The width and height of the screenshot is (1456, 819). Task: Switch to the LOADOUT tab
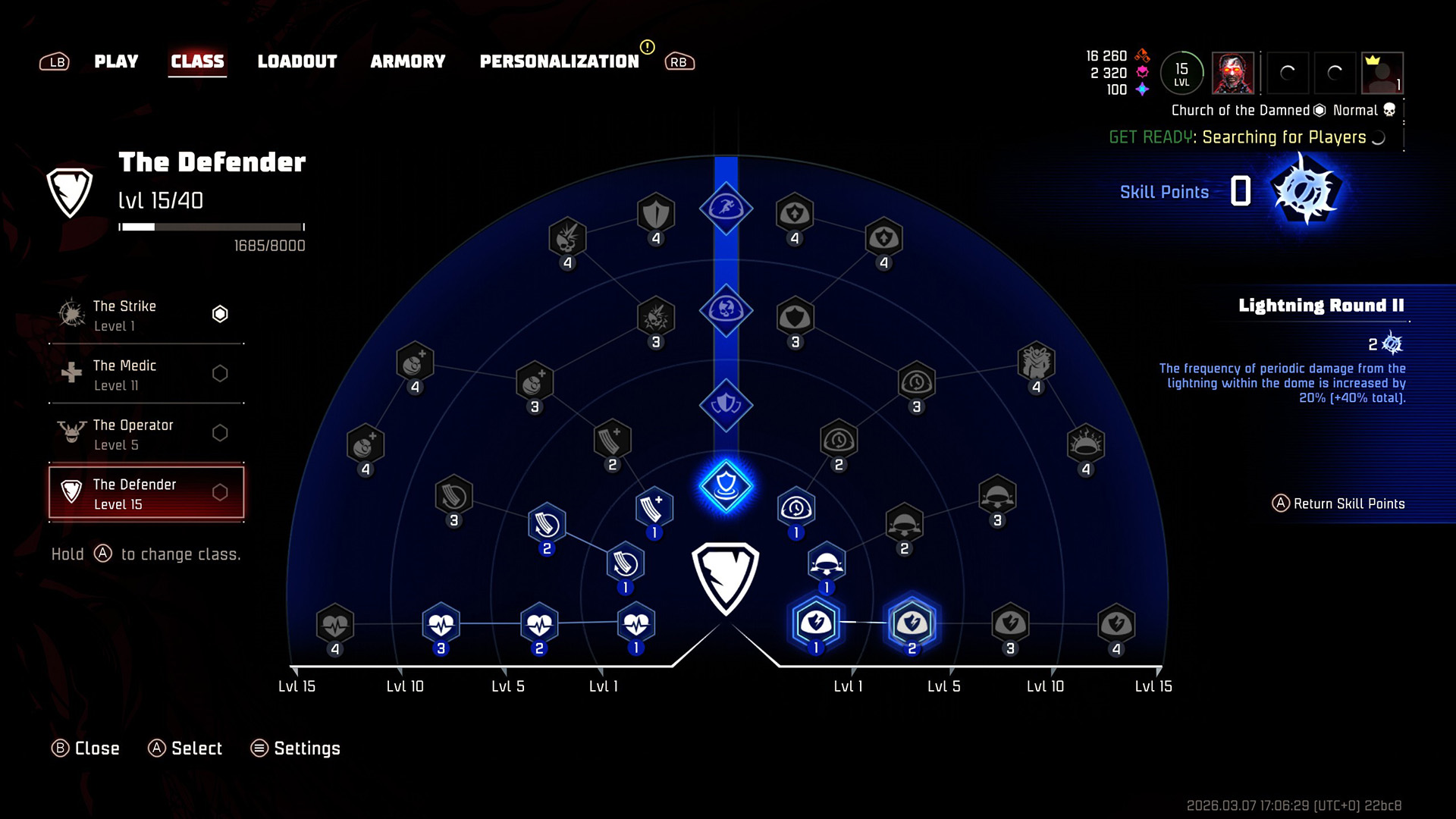[x=297, y=61]
